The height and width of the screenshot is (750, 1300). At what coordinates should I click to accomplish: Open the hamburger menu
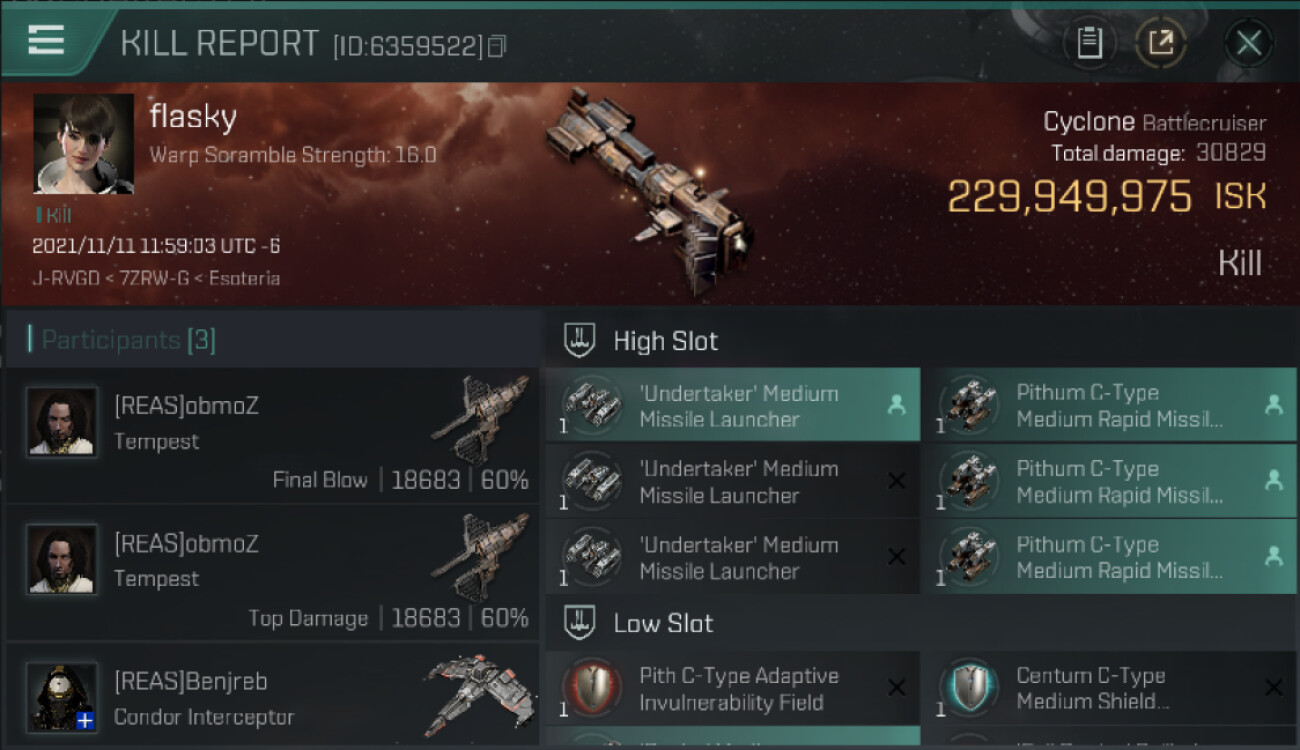coord(46,41)
